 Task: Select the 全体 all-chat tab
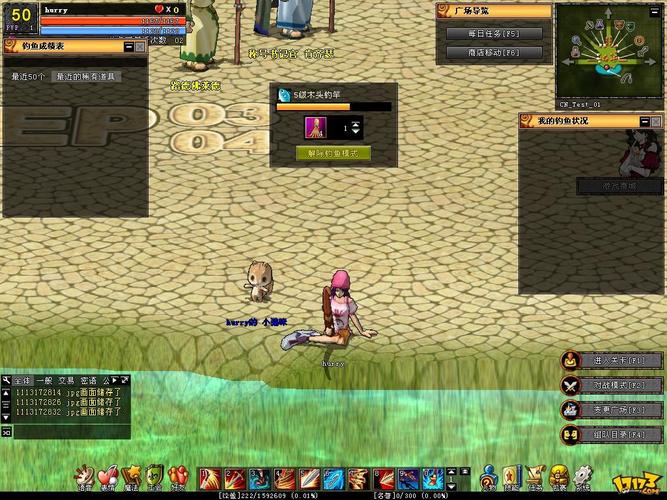coord(23,380)
